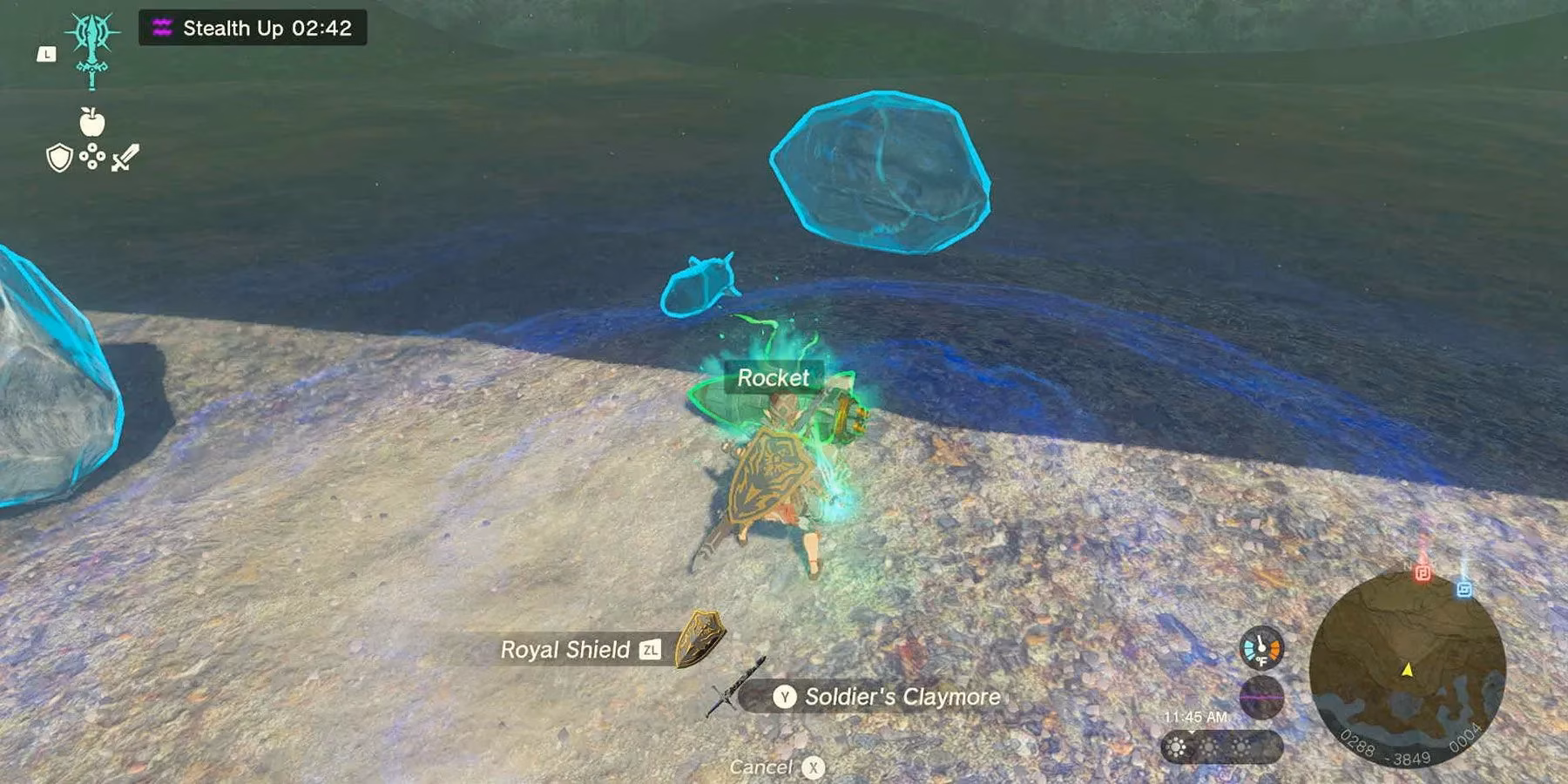
Task: Click the blue marker on the minimap edge
Action: [x=1464, y=589]
